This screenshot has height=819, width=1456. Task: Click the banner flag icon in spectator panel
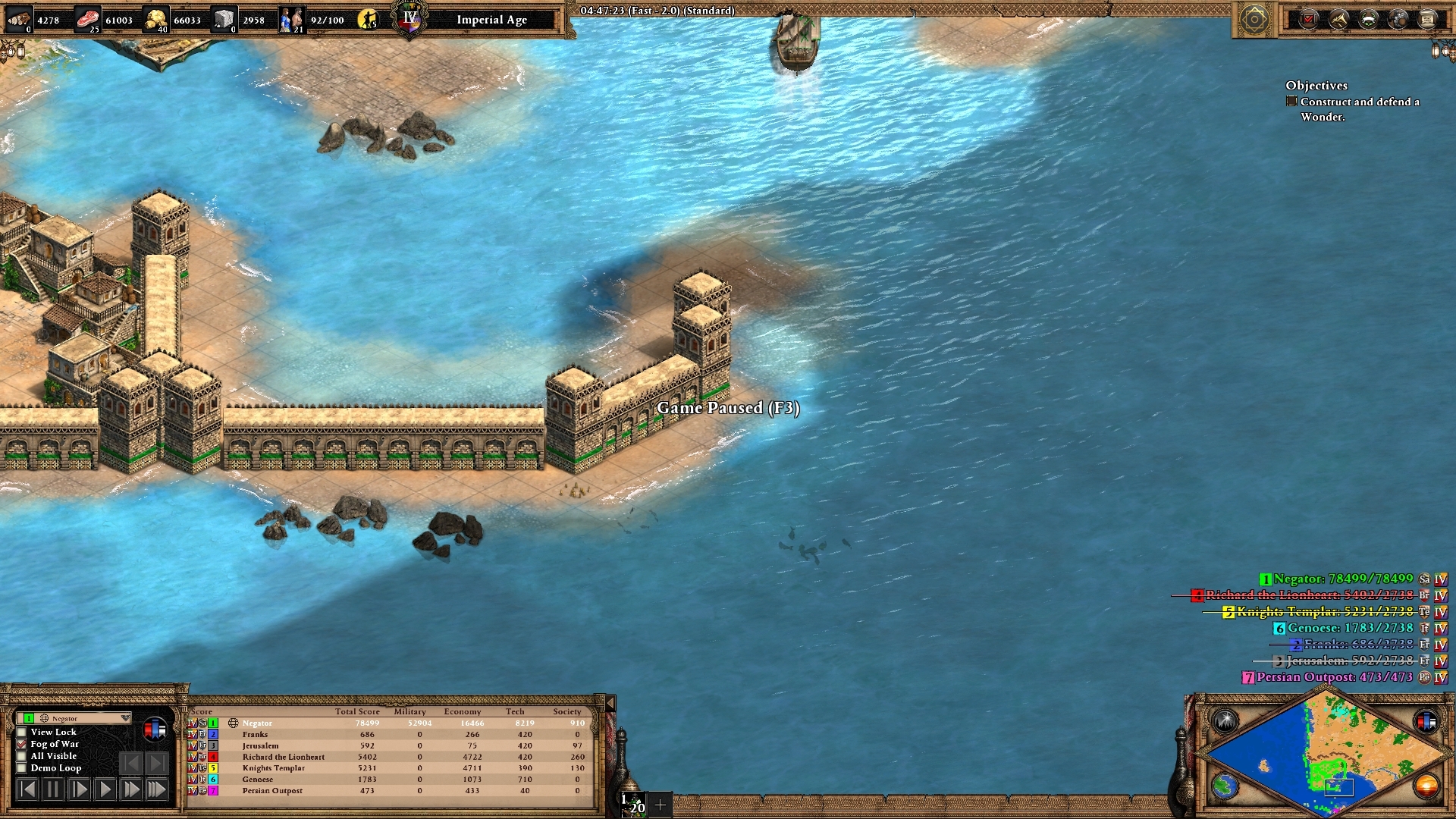[154, 730]
